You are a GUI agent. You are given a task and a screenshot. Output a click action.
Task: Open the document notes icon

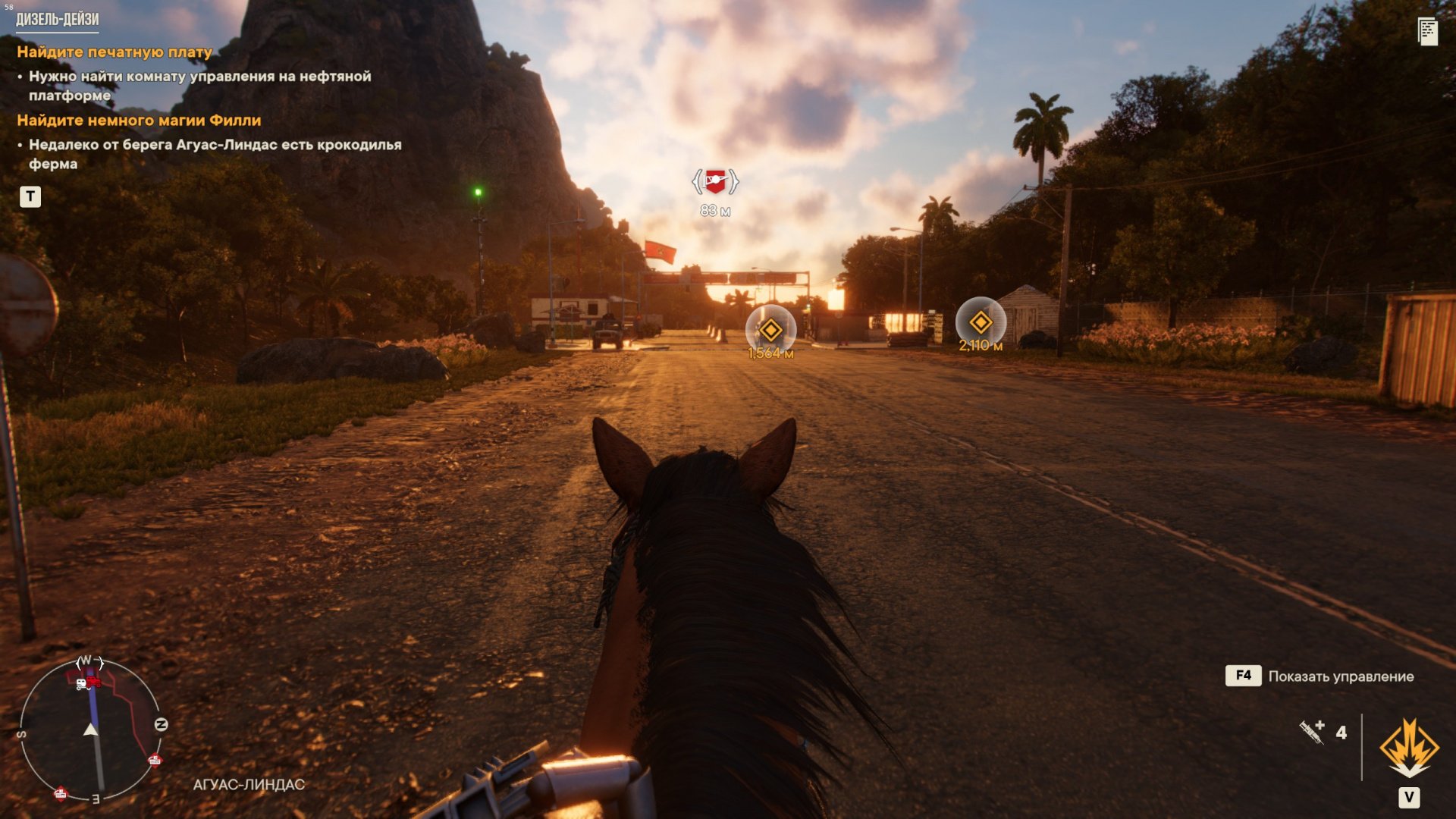pyautogui.click(x=1427, y=32)
